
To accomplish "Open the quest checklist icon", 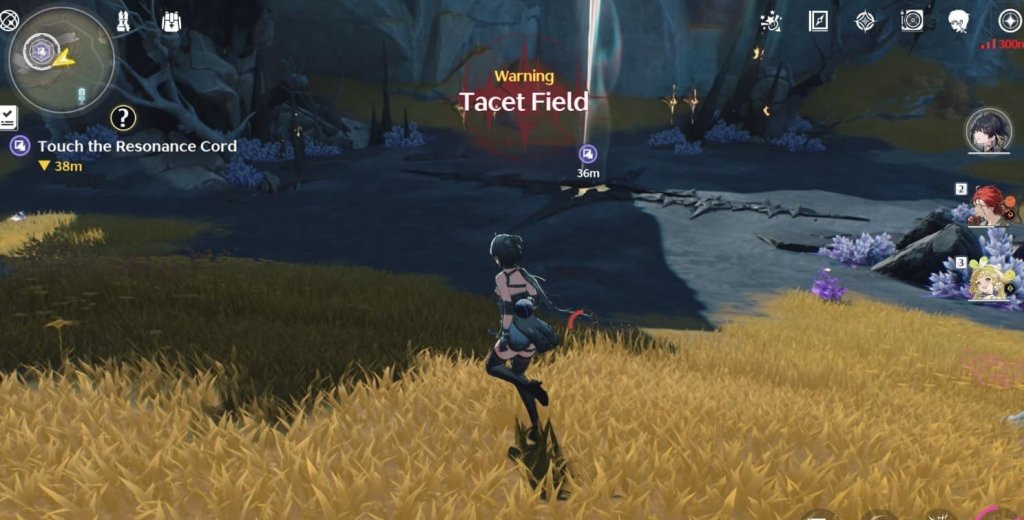I will point(7,116).
